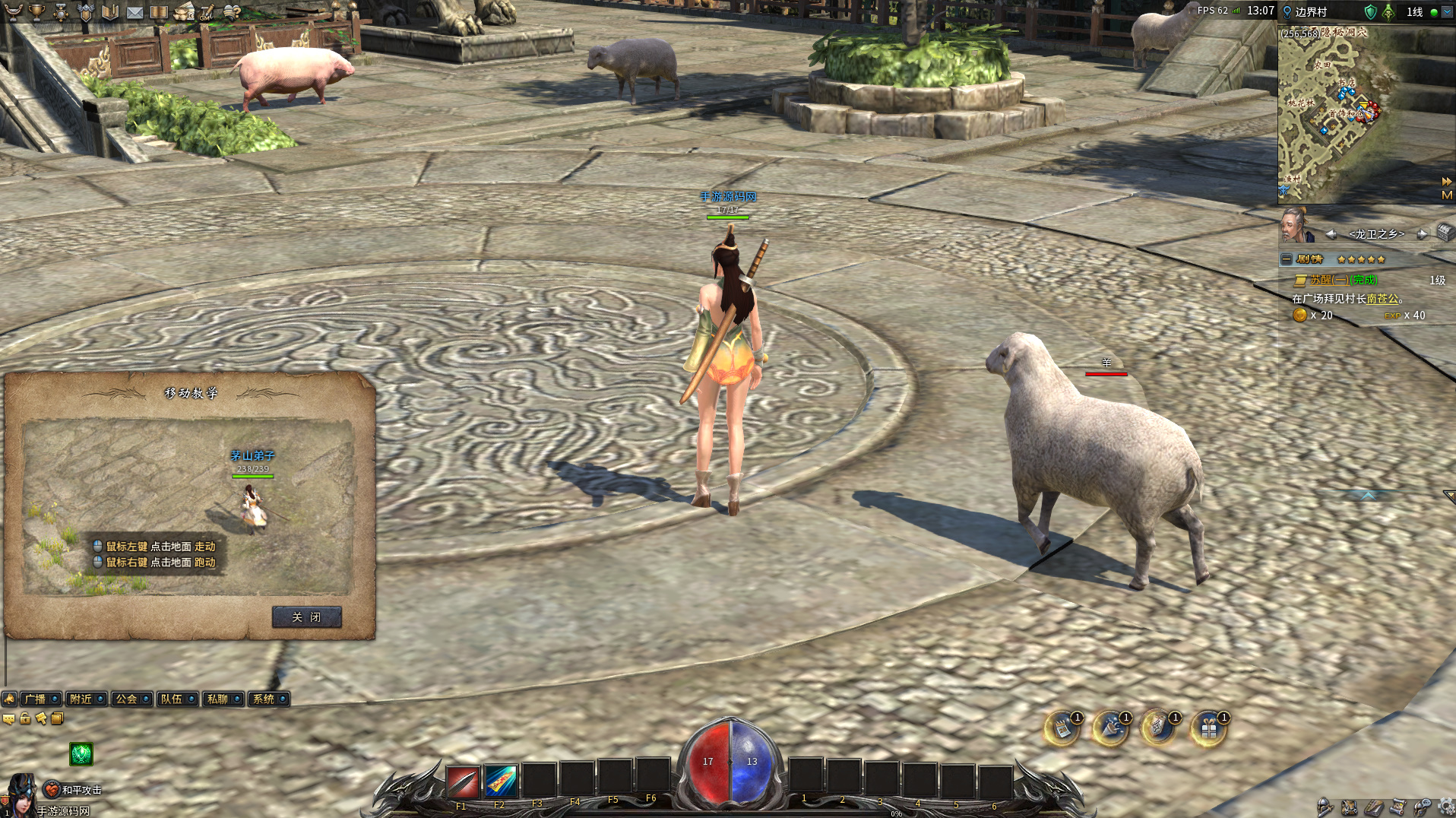Use the blue skill in slot F2

(x=500, y=781)
